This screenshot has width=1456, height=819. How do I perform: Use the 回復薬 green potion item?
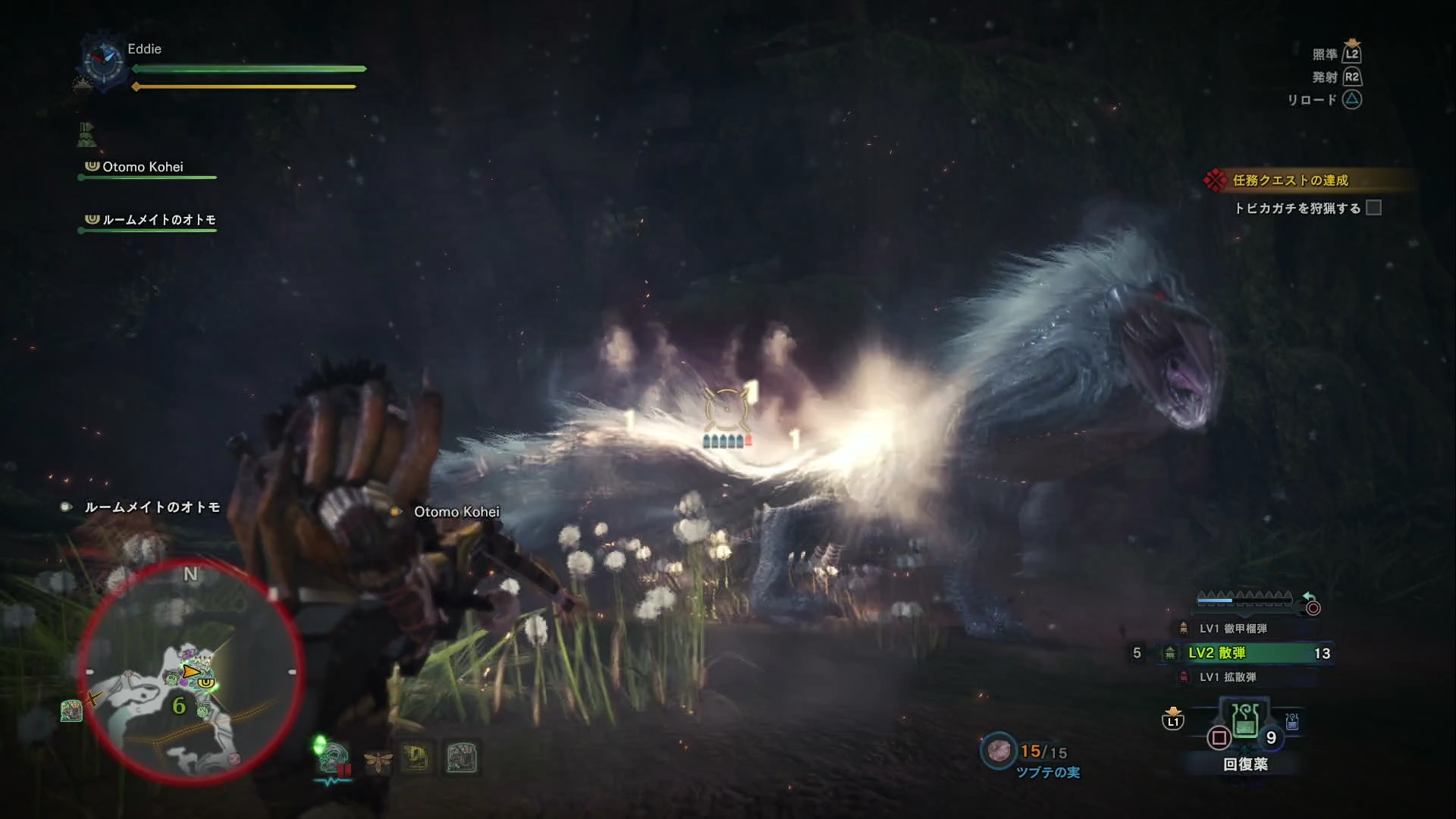(x=1245, y=722)
